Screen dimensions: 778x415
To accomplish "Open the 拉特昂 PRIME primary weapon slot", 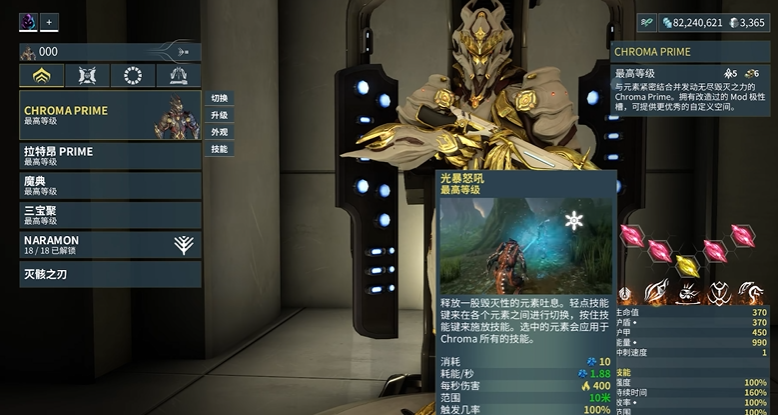I will (x=110, y=156).
